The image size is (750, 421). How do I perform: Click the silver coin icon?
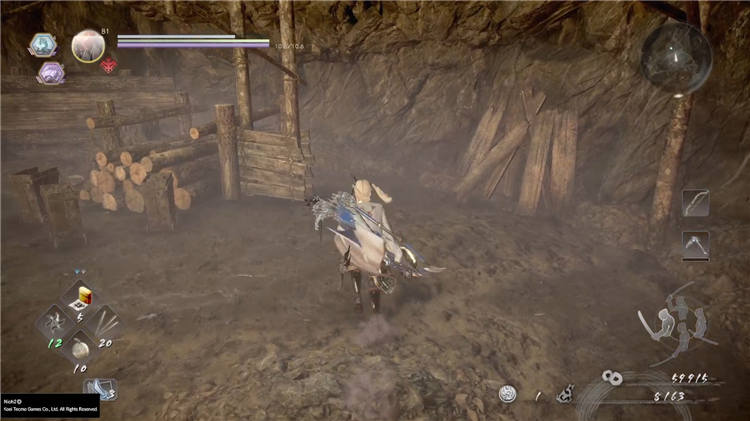[x=508, y=394]
